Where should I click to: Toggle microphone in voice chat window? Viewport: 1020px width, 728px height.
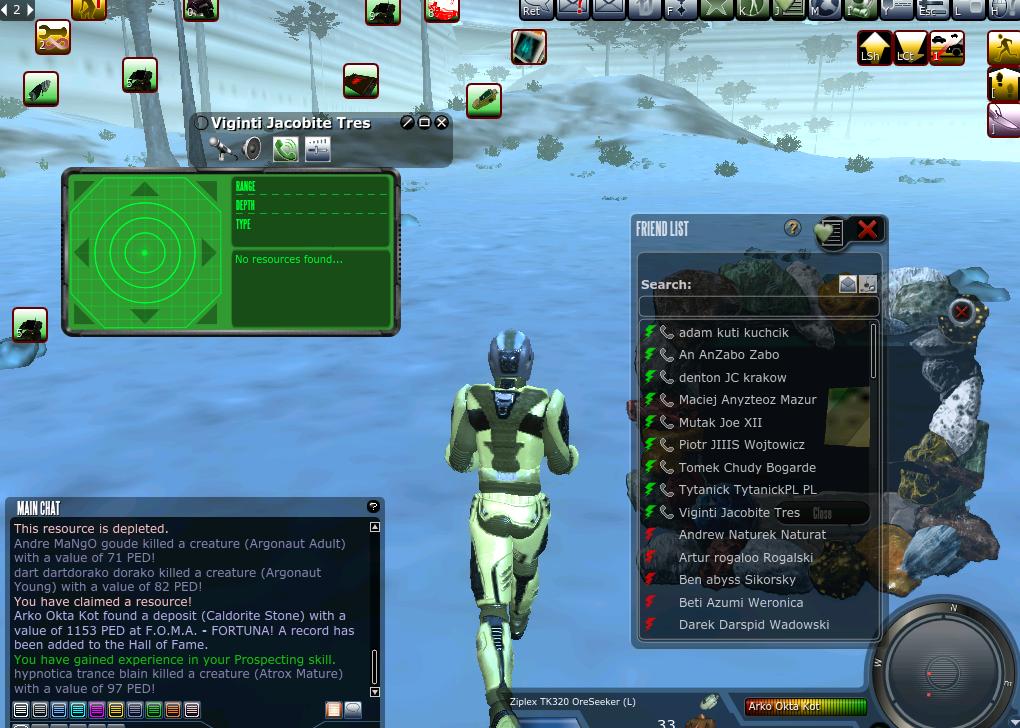point(221,149)
